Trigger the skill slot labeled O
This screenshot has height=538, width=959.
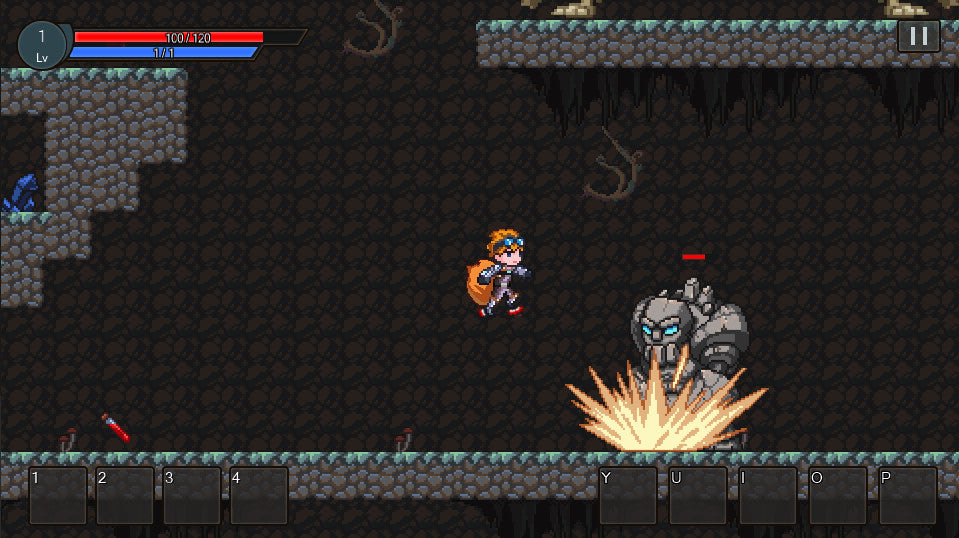(x=838, y=495)
